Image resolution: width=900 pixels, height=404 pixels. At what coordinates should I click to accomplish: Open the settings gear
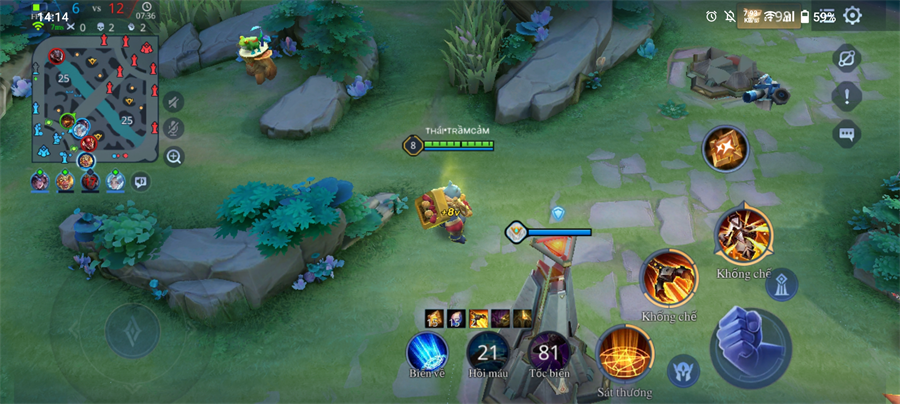coord(852,16)
